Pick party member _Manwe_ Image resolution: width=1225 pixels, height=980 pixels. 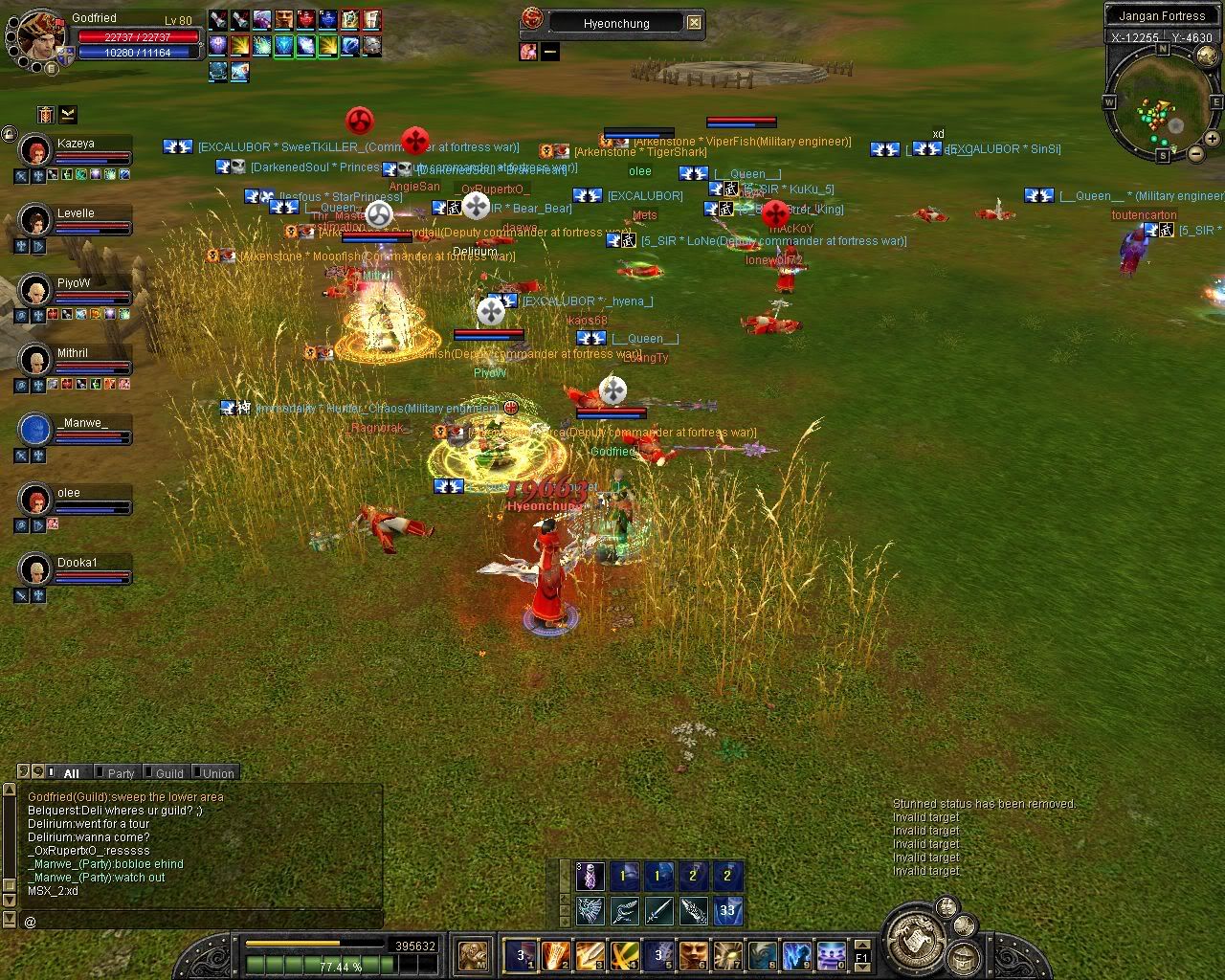[x=36, y=430]
